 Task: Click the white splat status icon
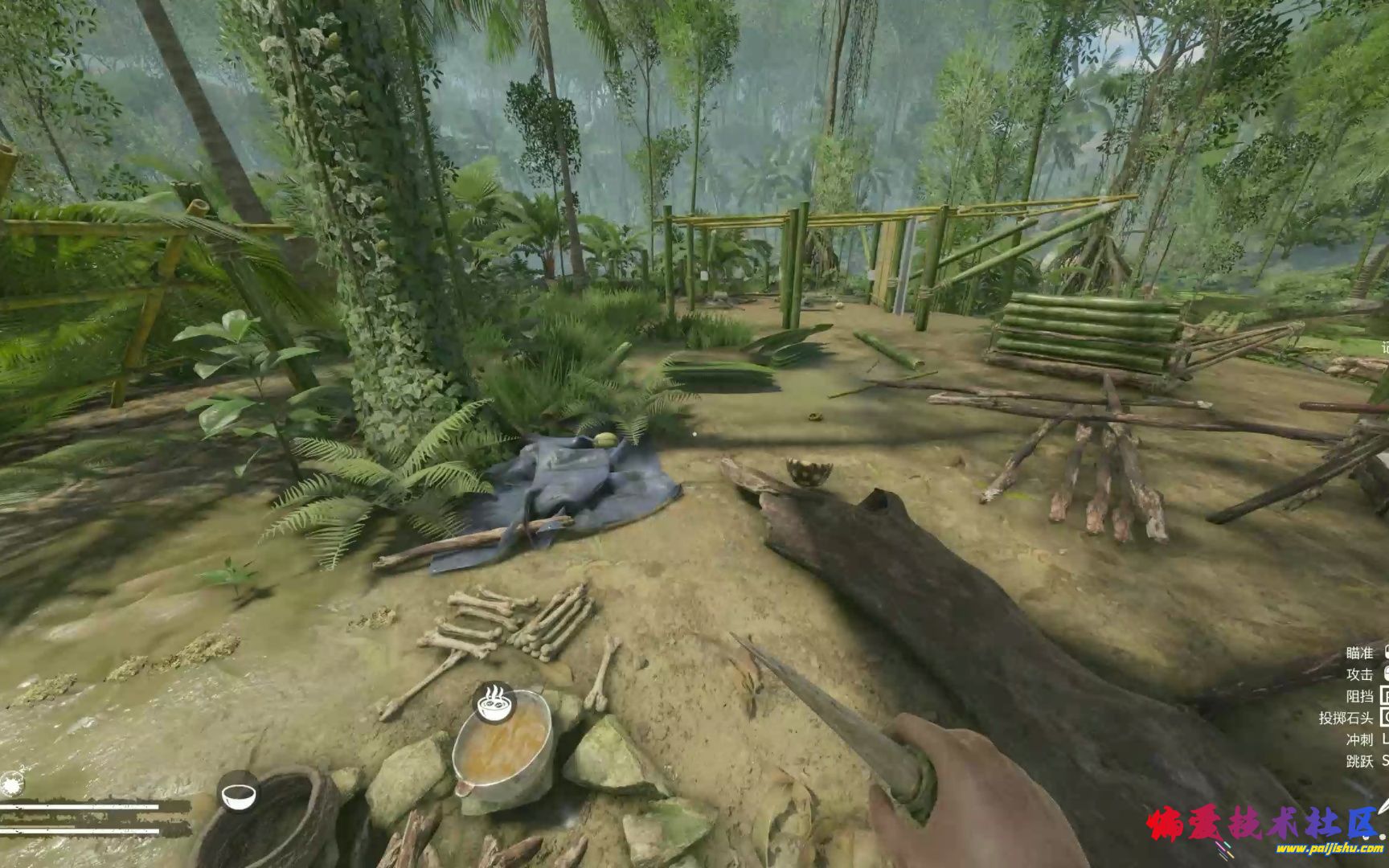coord(11,784)
